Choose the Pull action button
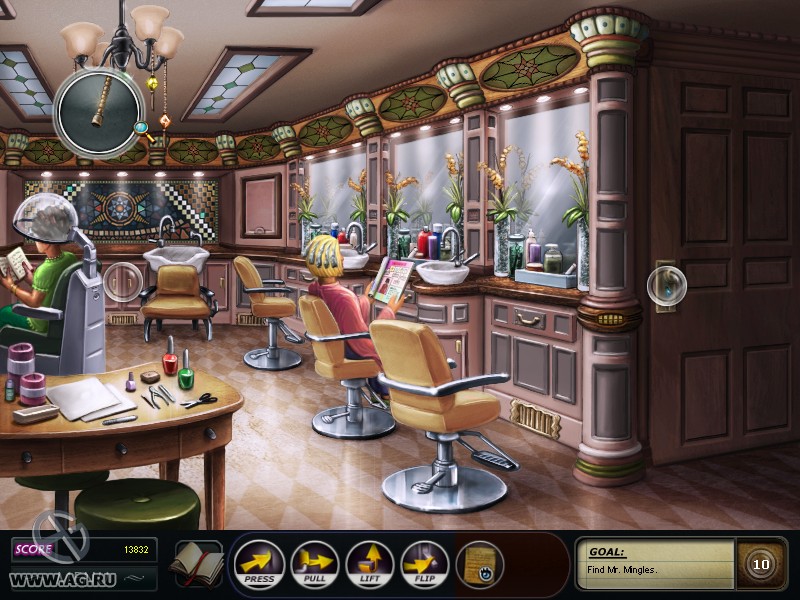 click(314, 564)
